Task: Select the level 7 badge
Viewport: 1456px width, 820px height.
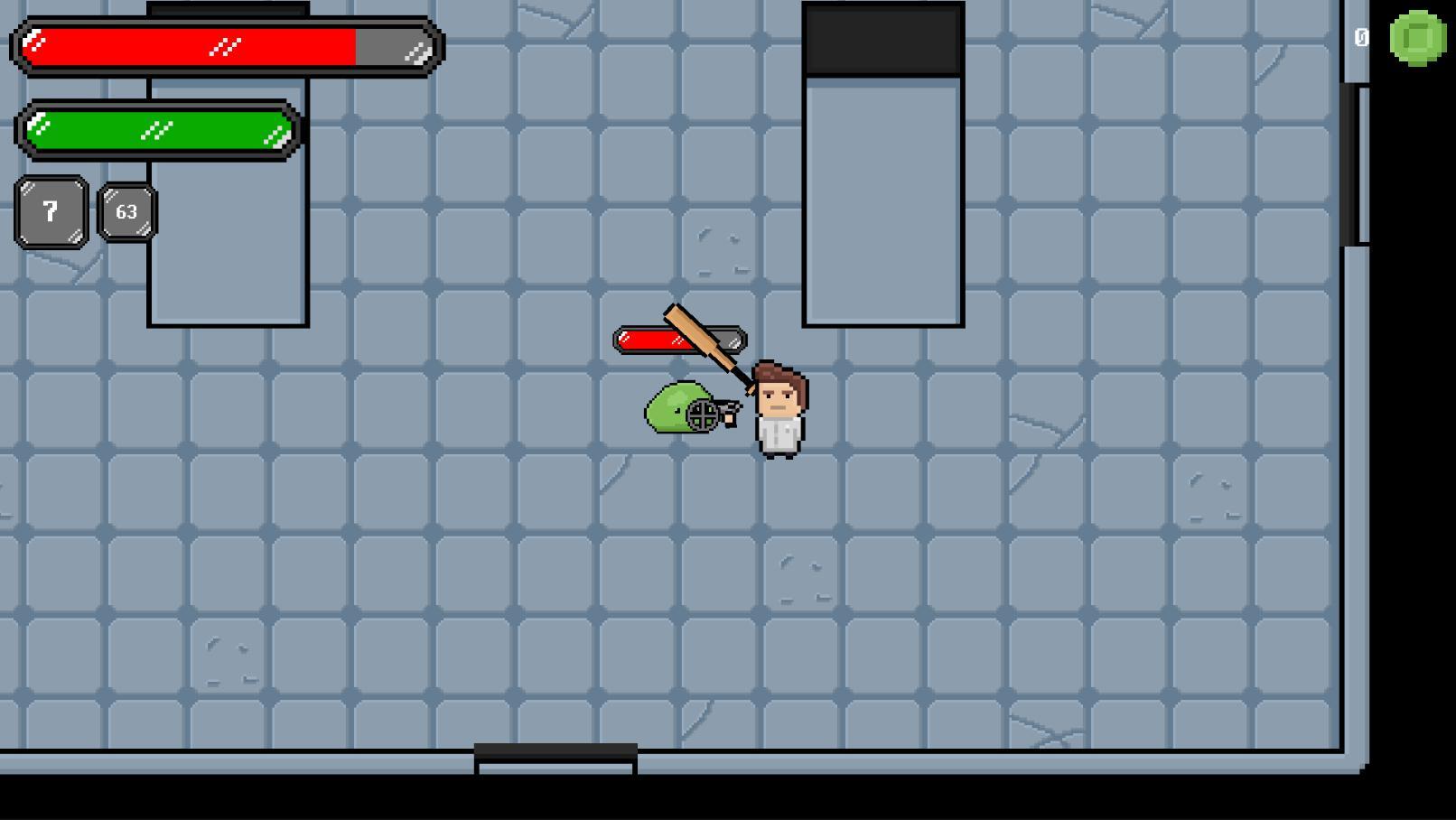Action: click(x=50, y=212)
